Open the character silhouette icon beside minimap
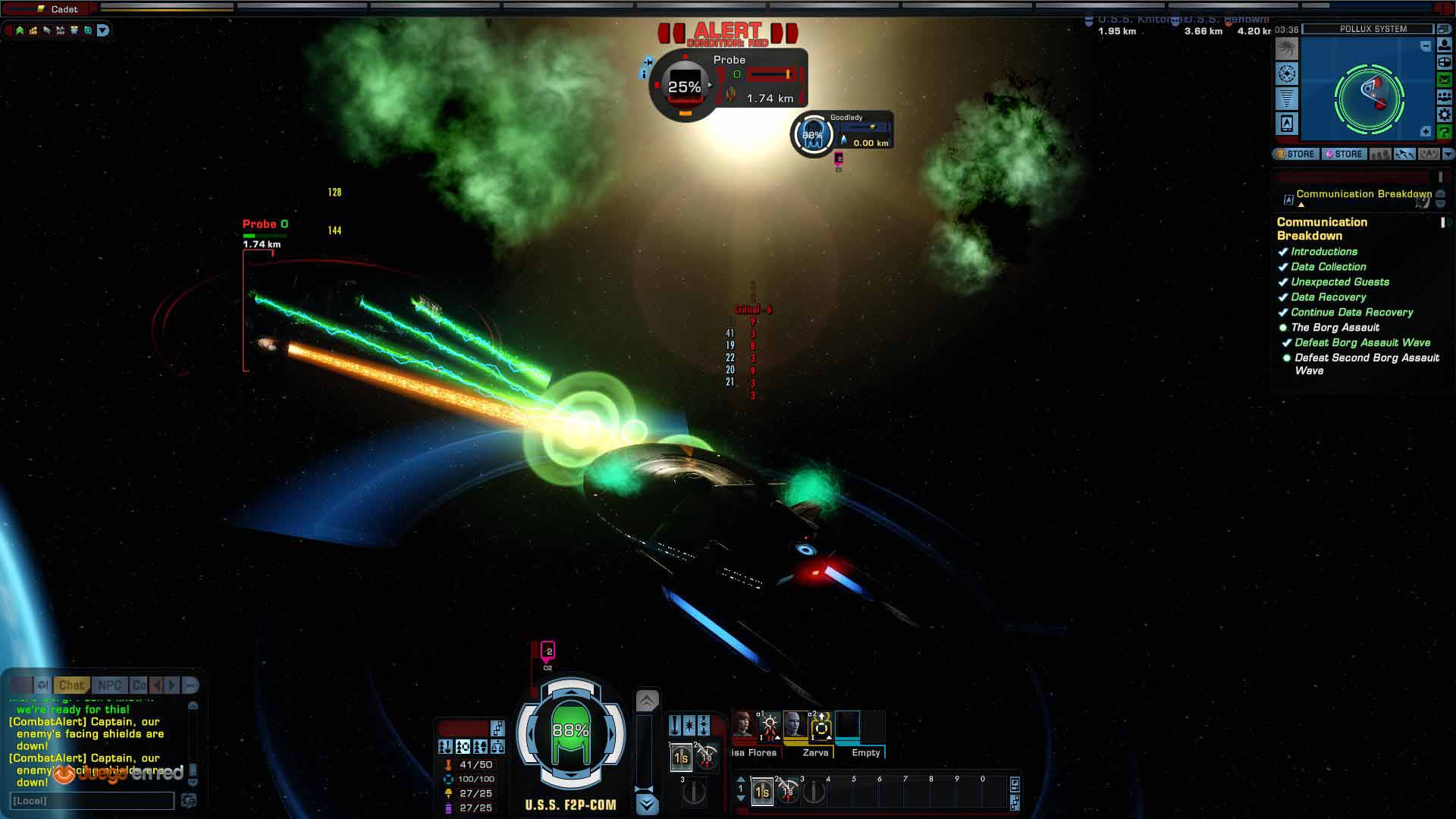Image resolution: width=1456 pixels, height=819 pixels. 1444,45
